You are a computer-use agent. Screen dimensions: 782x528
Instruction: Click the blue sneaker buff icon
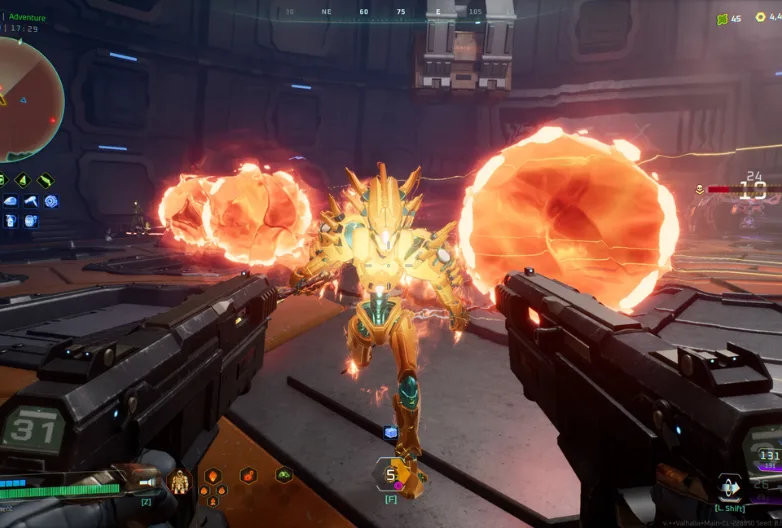[10, 201]
